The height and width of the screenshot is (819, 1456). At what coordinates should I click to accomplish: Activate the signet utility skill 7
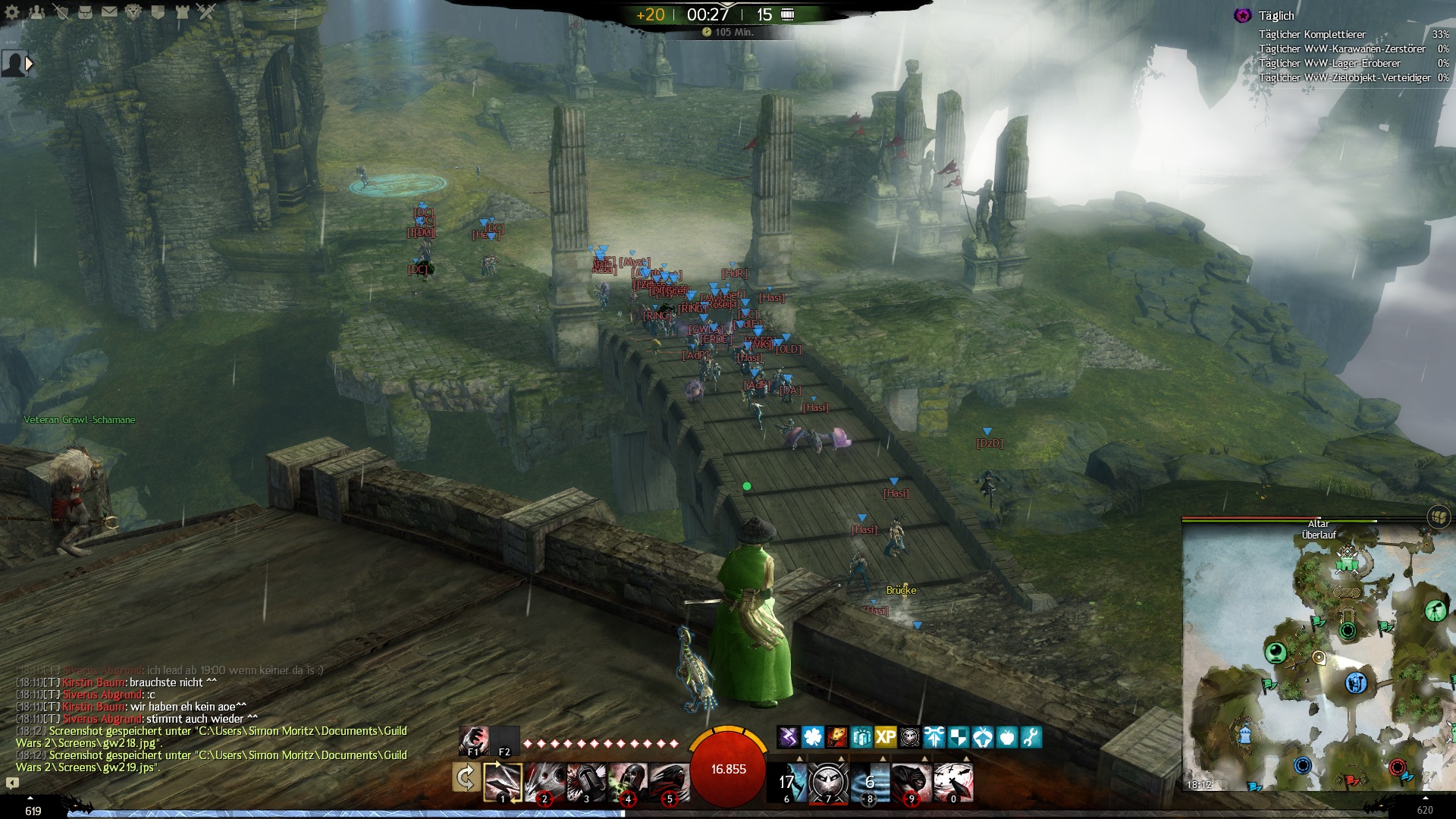(x=828, y=782)
